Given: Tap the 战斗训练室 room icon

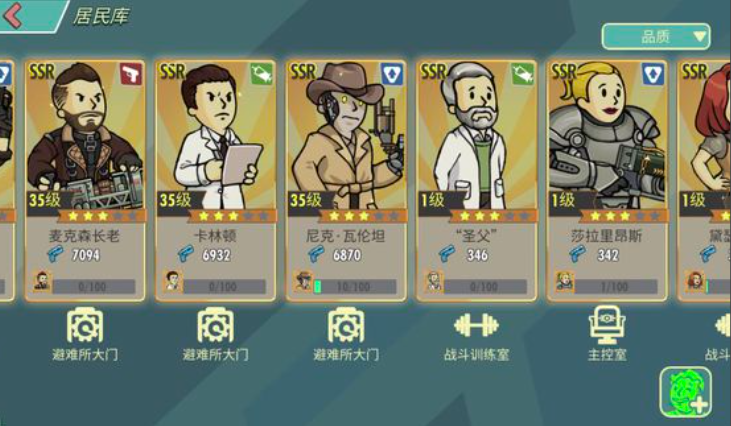Looking at the screenshot, I should tap(476, 325).
